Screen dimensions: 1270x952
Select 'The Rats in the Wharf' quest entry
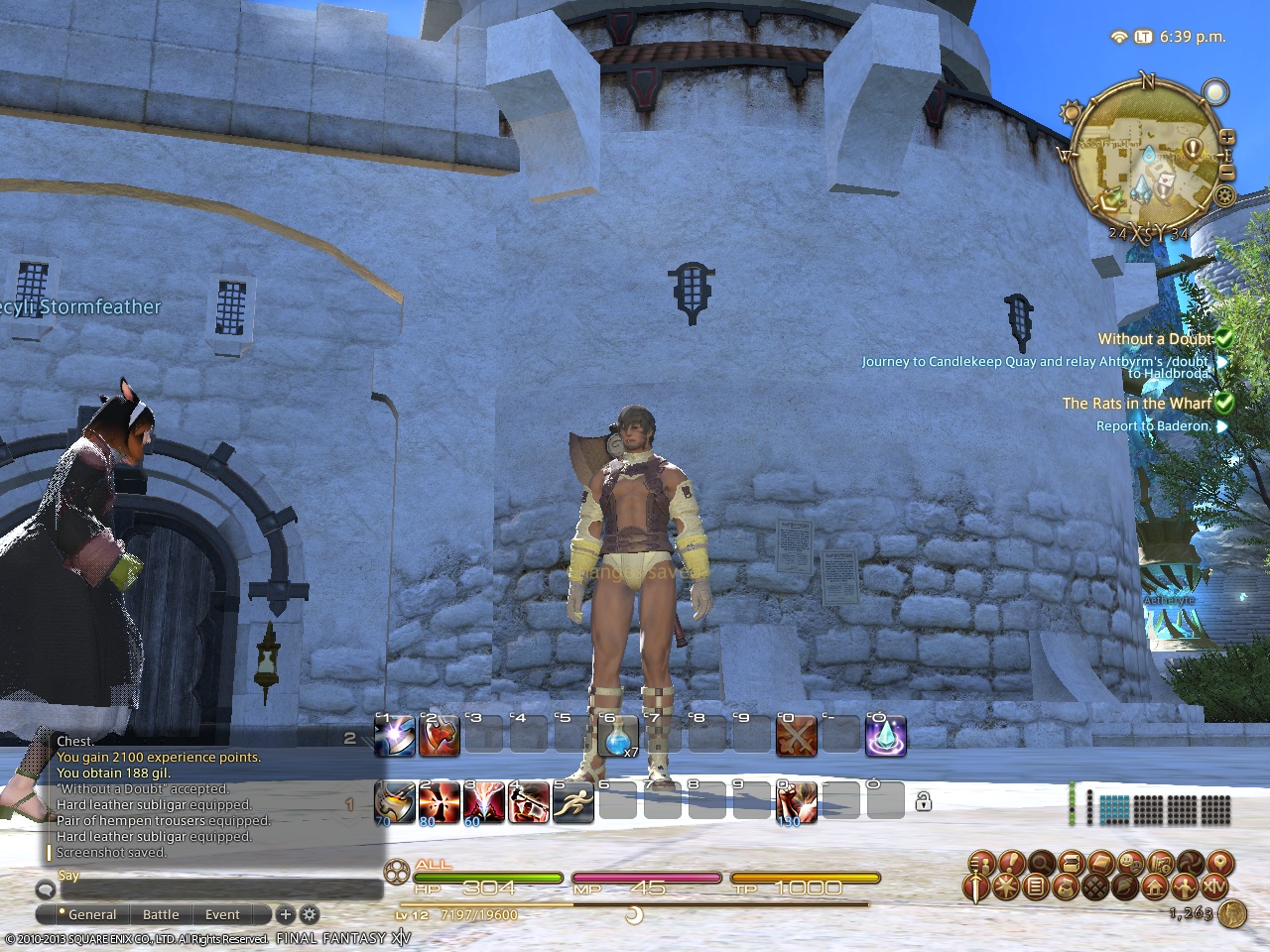click(1137, 404)
